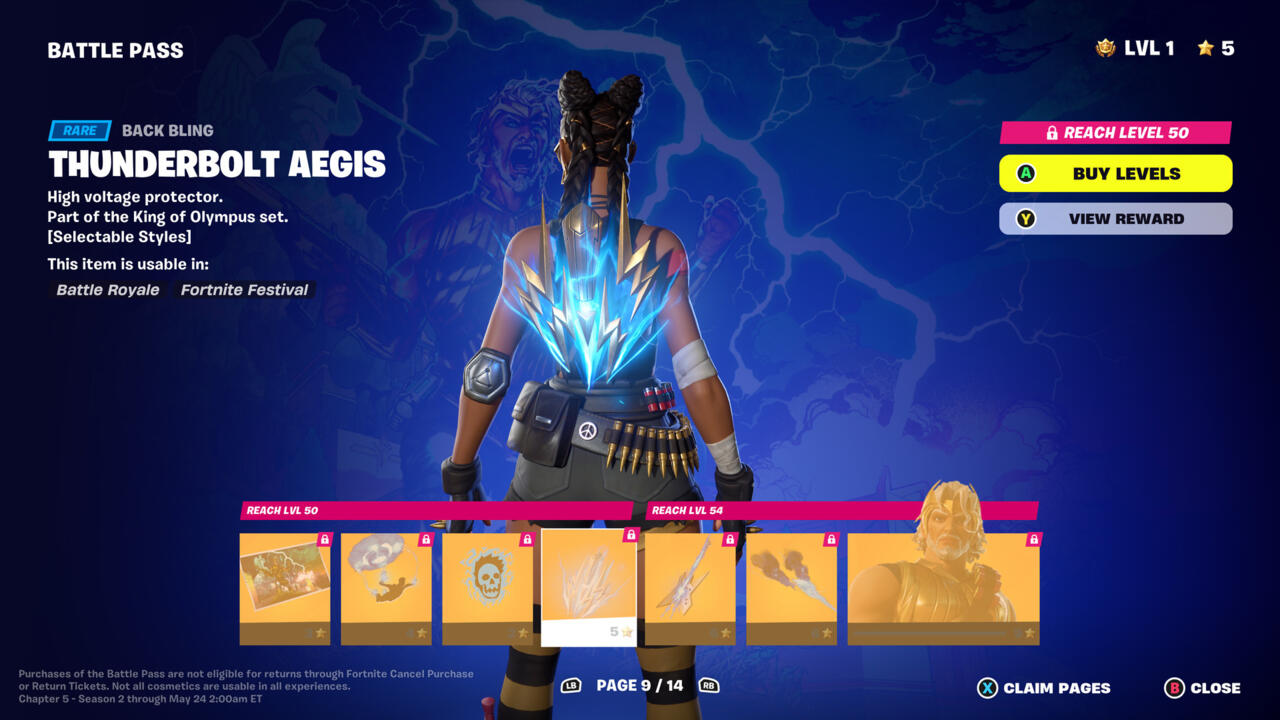Close the Battle Pass screen

click(x=1202, y=688)
